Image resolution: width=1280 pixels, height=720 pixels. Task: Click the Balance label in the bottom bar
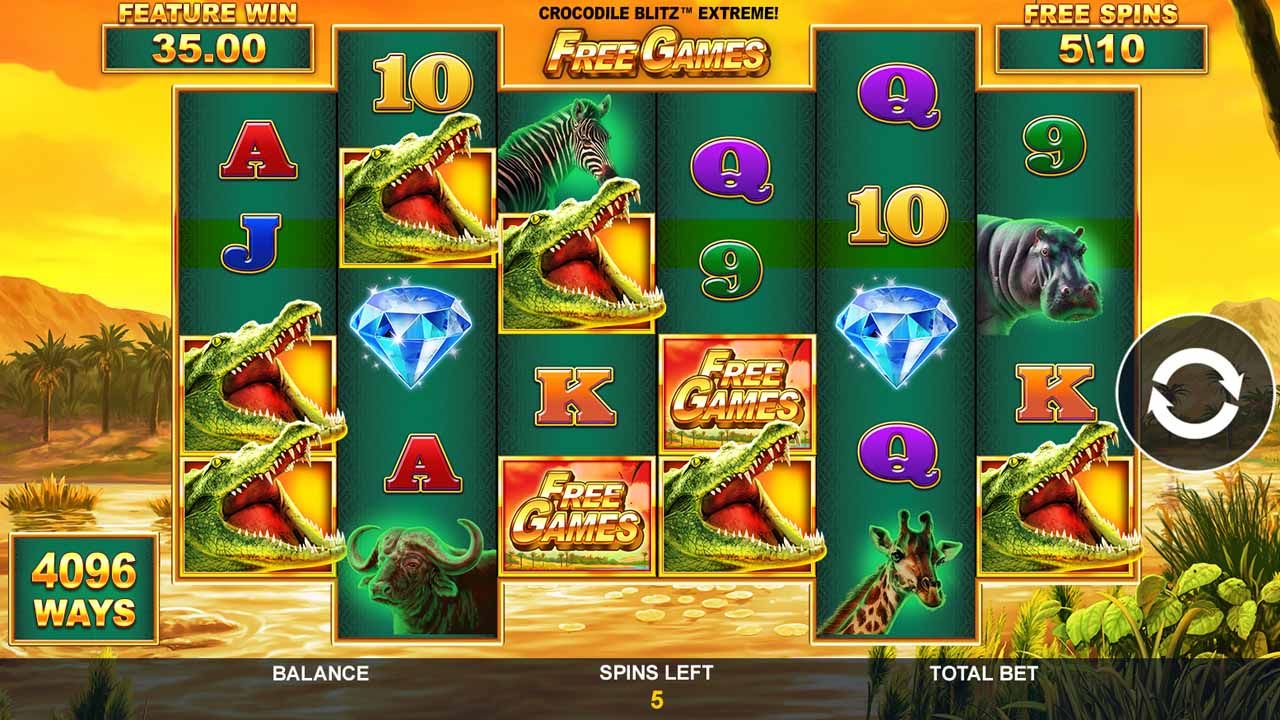(320, 673)
